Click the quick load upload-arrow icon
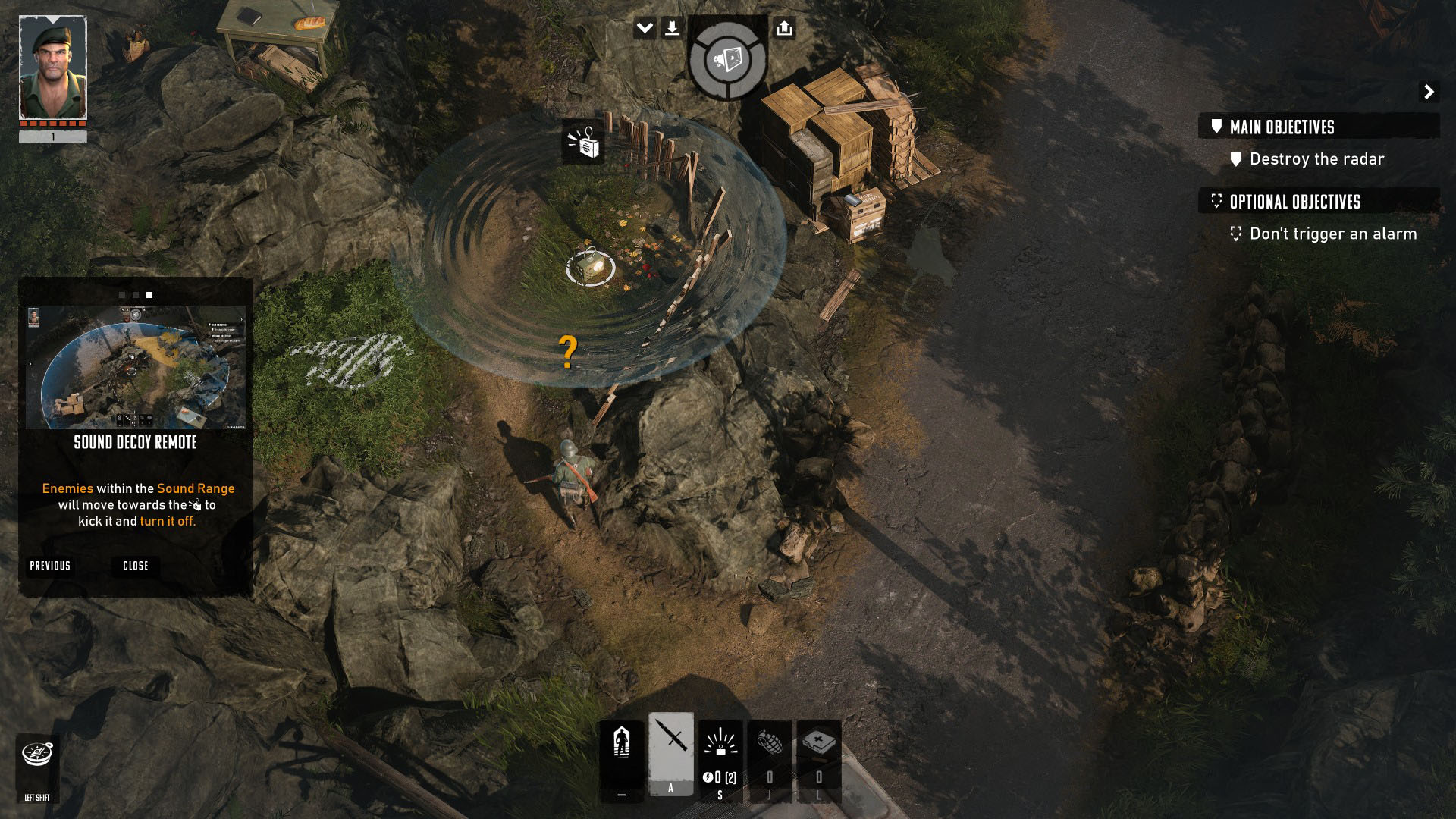The image size is (1456, 819). click(x=784, y=29)
